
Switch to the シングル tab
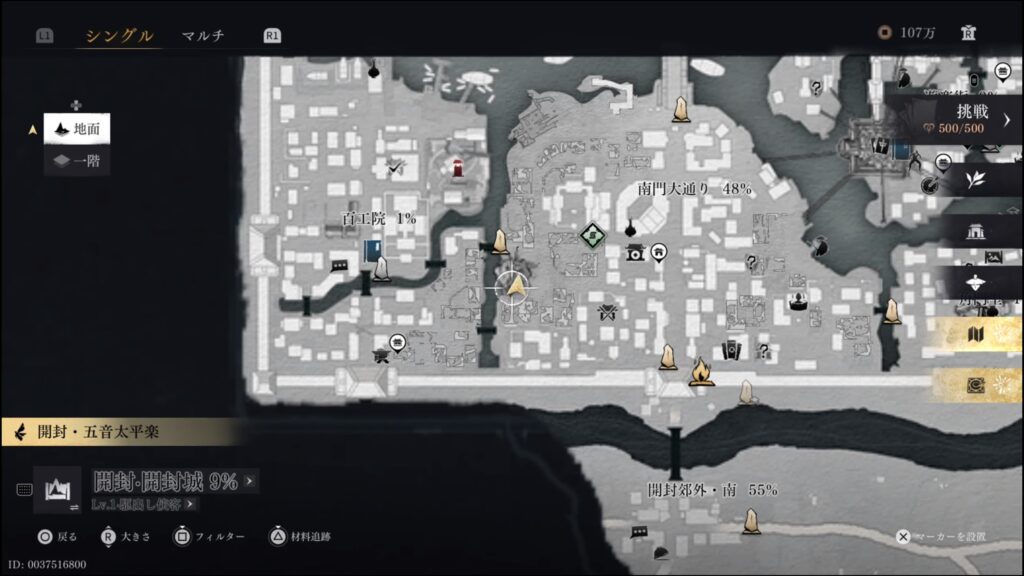click(118, 36)
